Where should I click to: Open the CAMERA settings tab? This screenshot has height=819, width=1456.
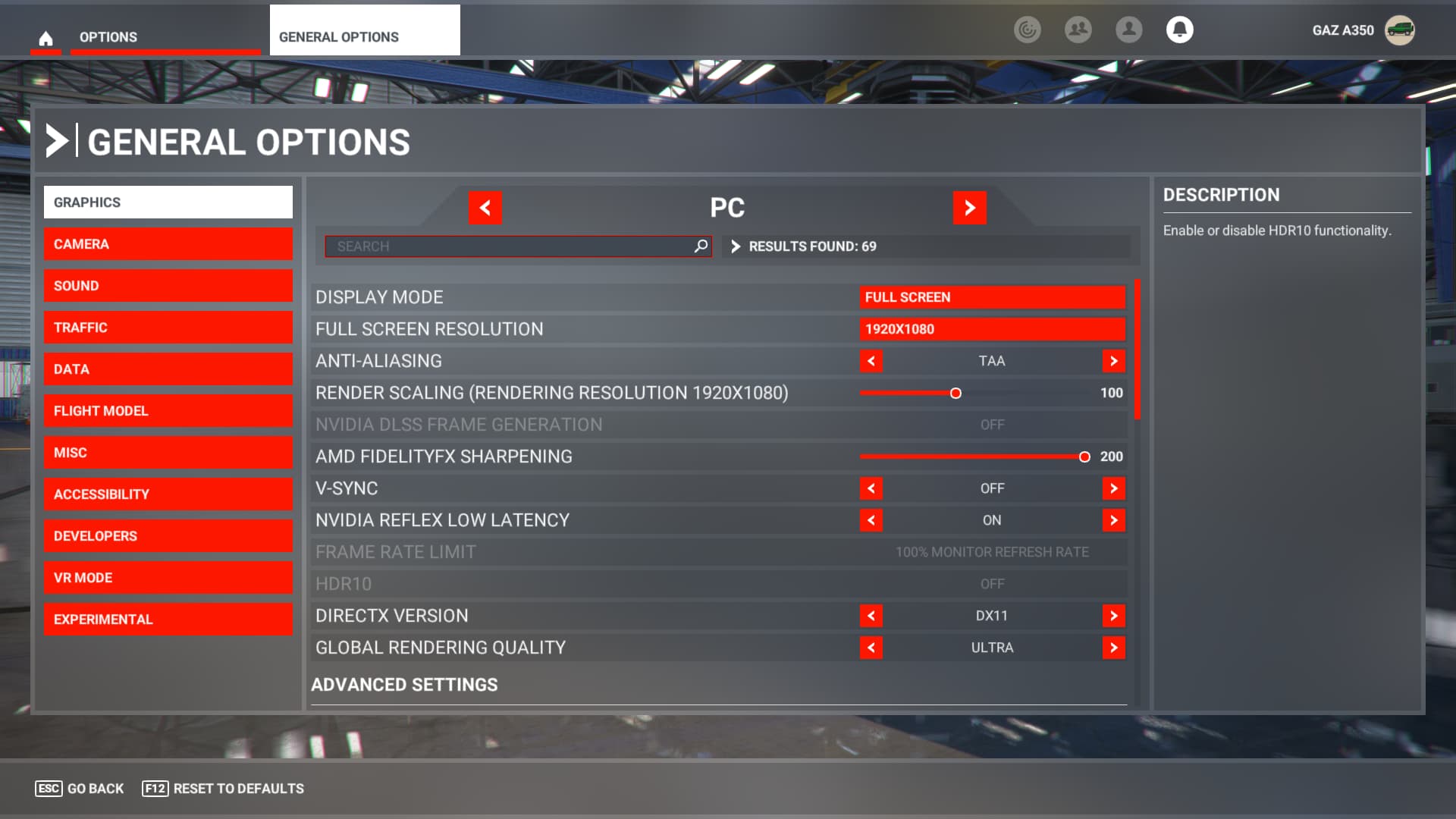(168, 243)
